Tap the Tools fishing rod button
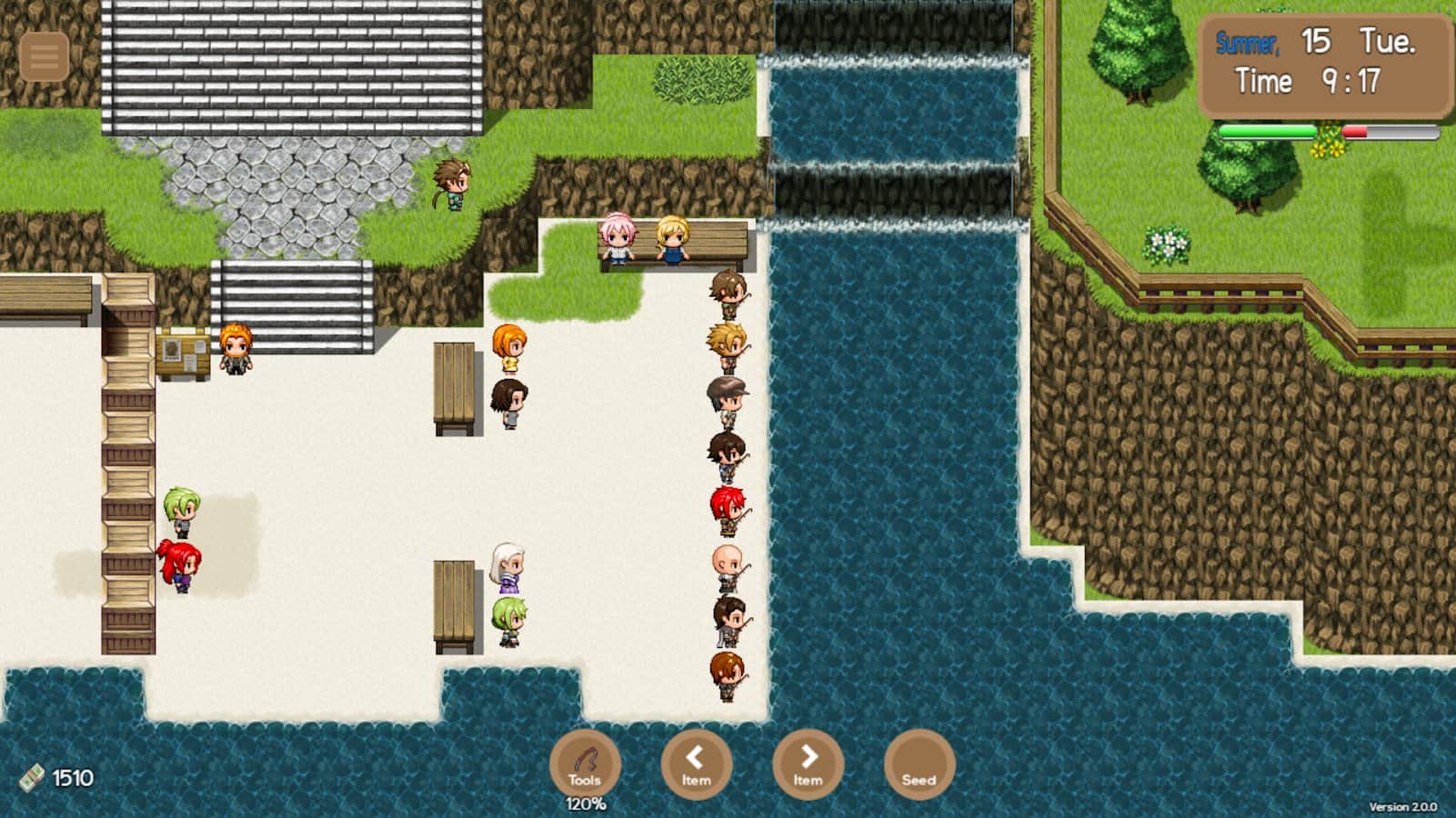1456x818 pixels. pyautogui.click(x=585, y=764)
